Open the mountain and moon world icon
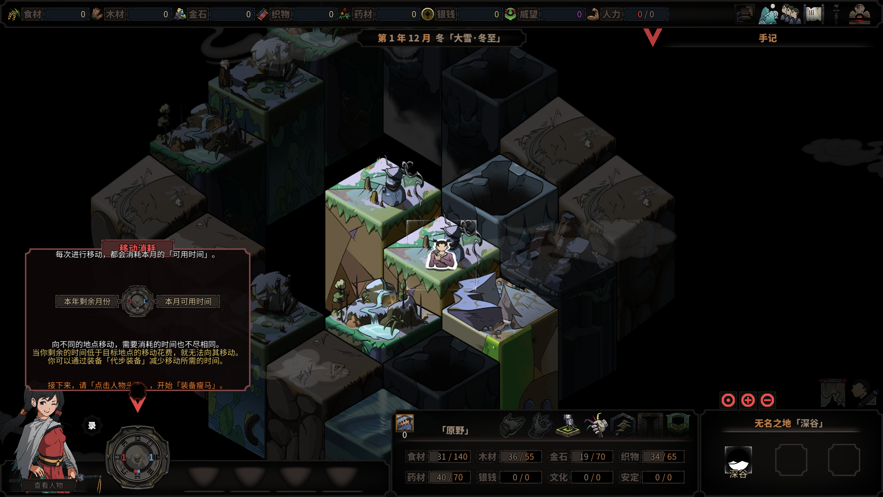Viewport: 883px width, 497px height. tap(768, 14)
